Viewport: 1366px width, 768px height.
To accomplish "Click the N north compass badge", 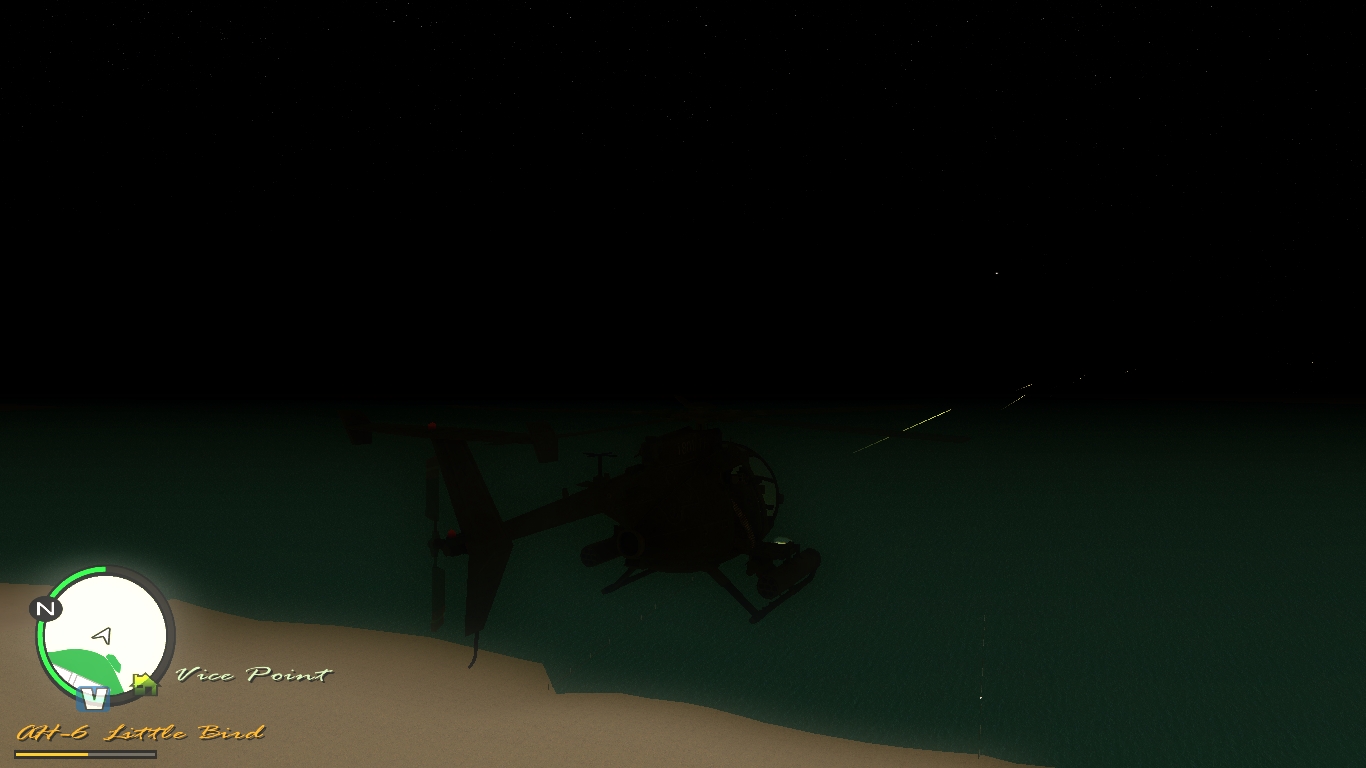I will (x=44, y=608).
